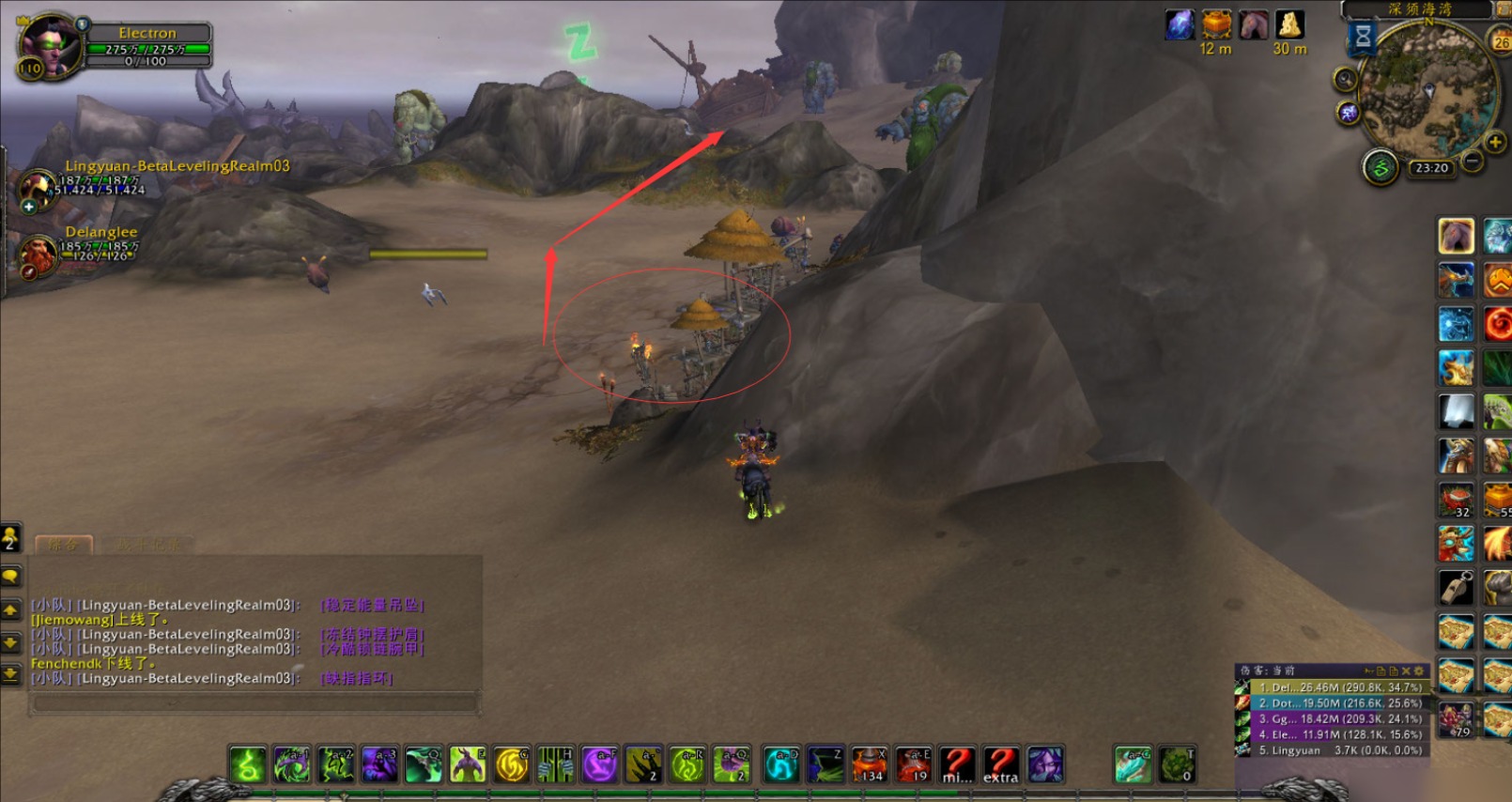1512x802 pixels.
Task: Zoom in the minimap with plus button
Action: tap(1495, 142)
